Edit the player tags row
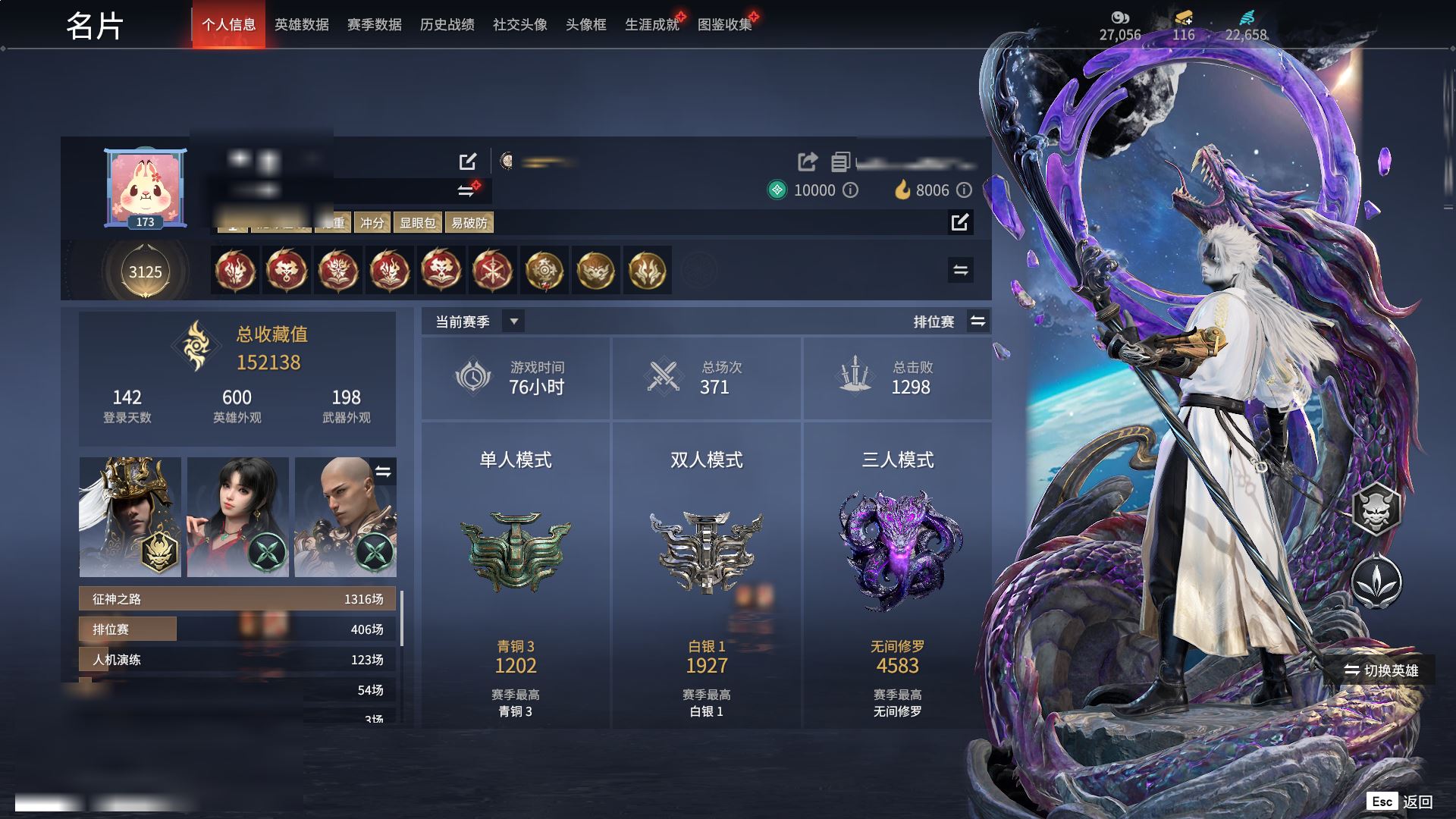Image resolution: width=1456 pixels, height=819 pixels. tap(960, 222)
